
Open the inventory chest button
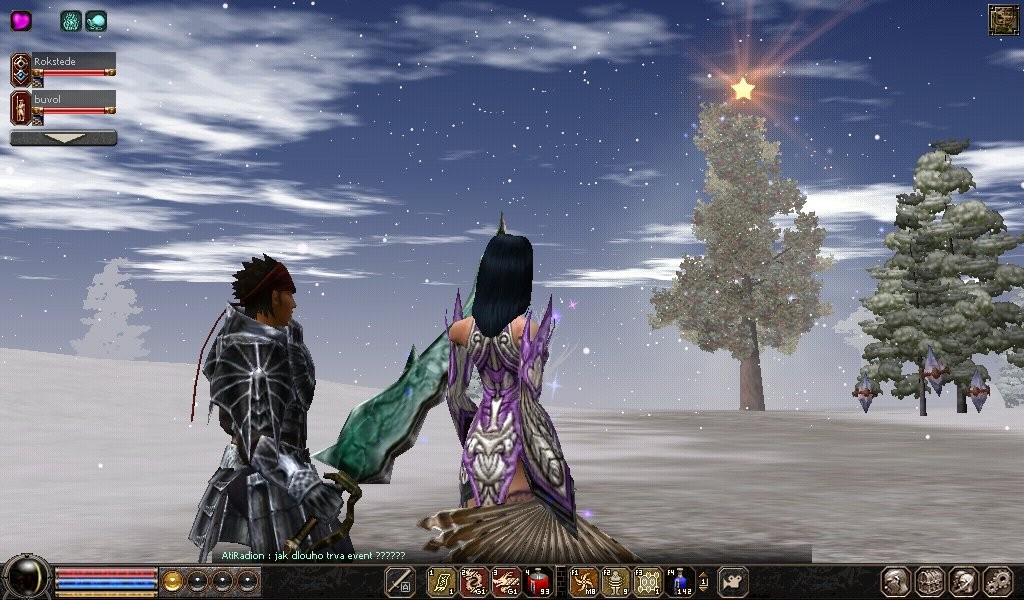click(929, 581)
